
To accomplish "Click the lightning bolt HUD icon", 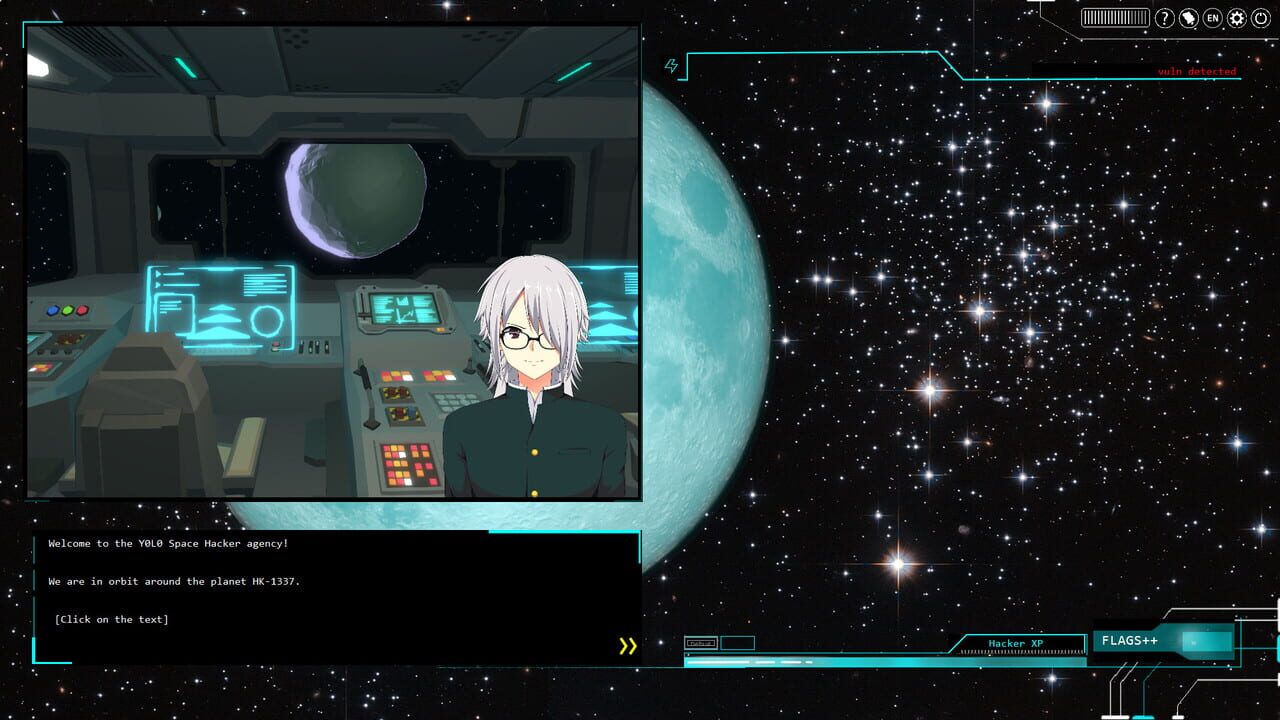I will click(673, 63).
